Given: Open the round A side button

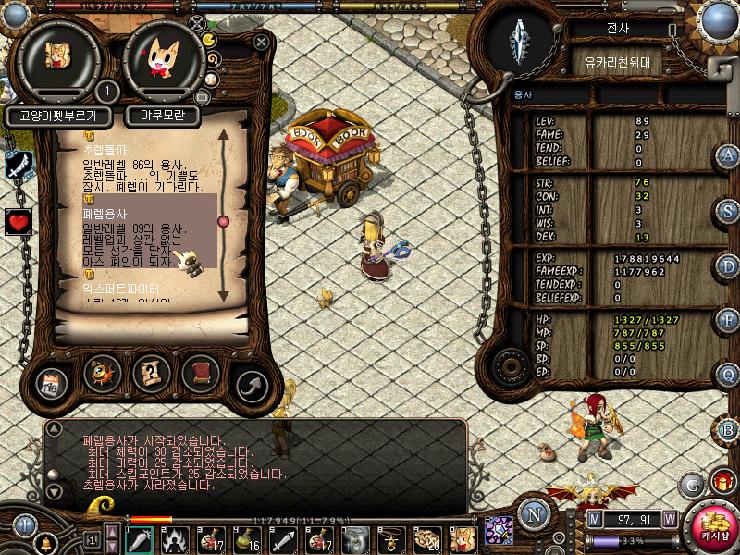Looking at the screenshot, I should 727,157.
